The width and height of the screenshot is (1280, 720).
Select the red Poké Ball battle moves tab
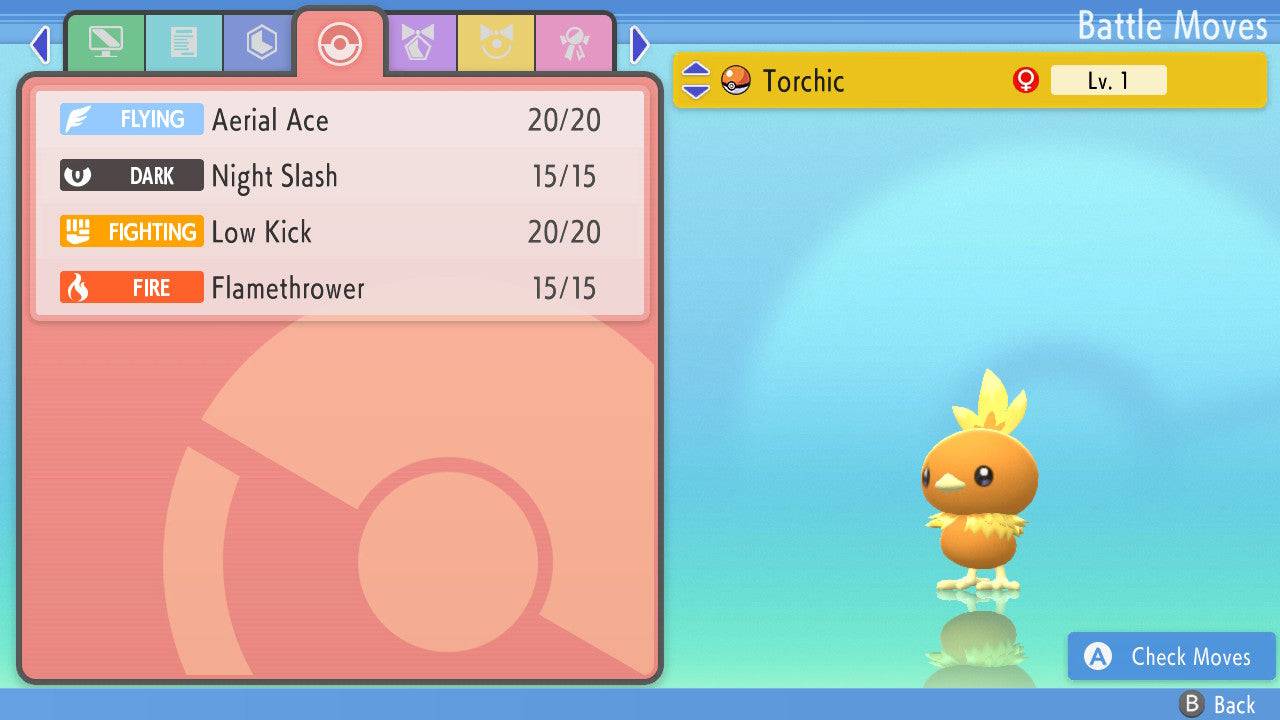click(339, 43)
